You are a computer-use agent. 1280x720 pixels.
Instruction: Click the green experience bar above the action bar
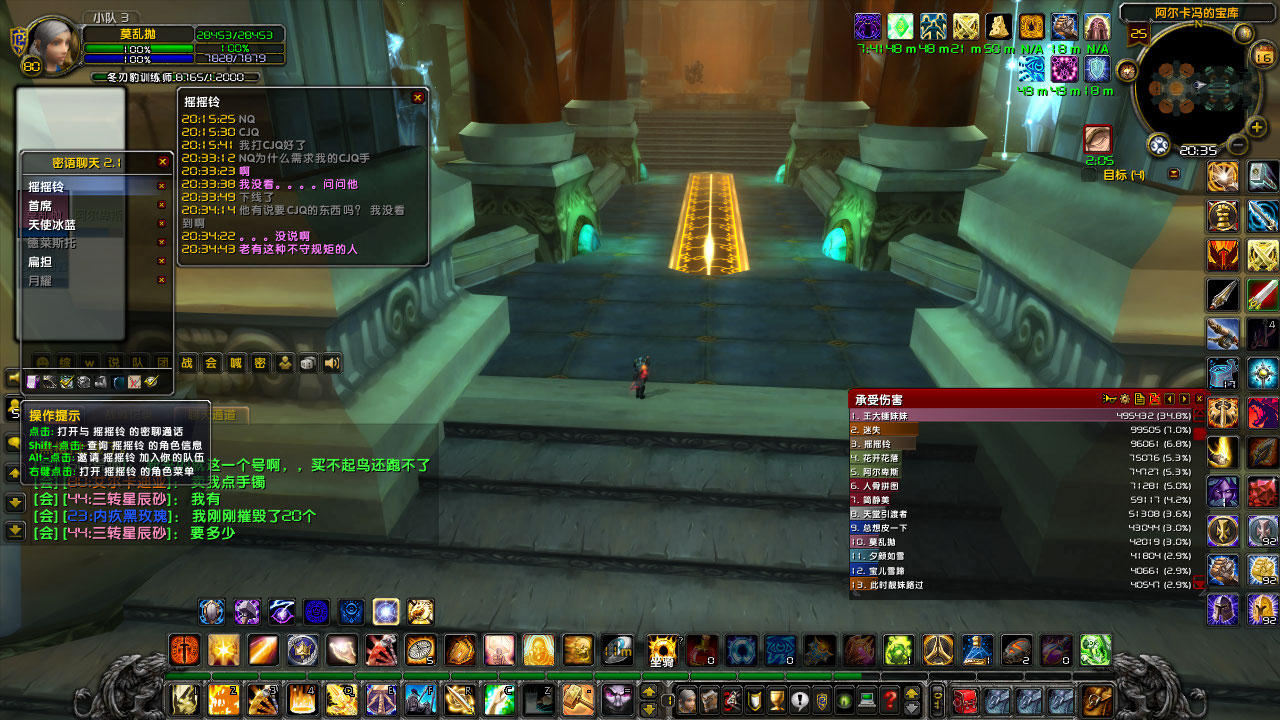[x=500, y=674]
